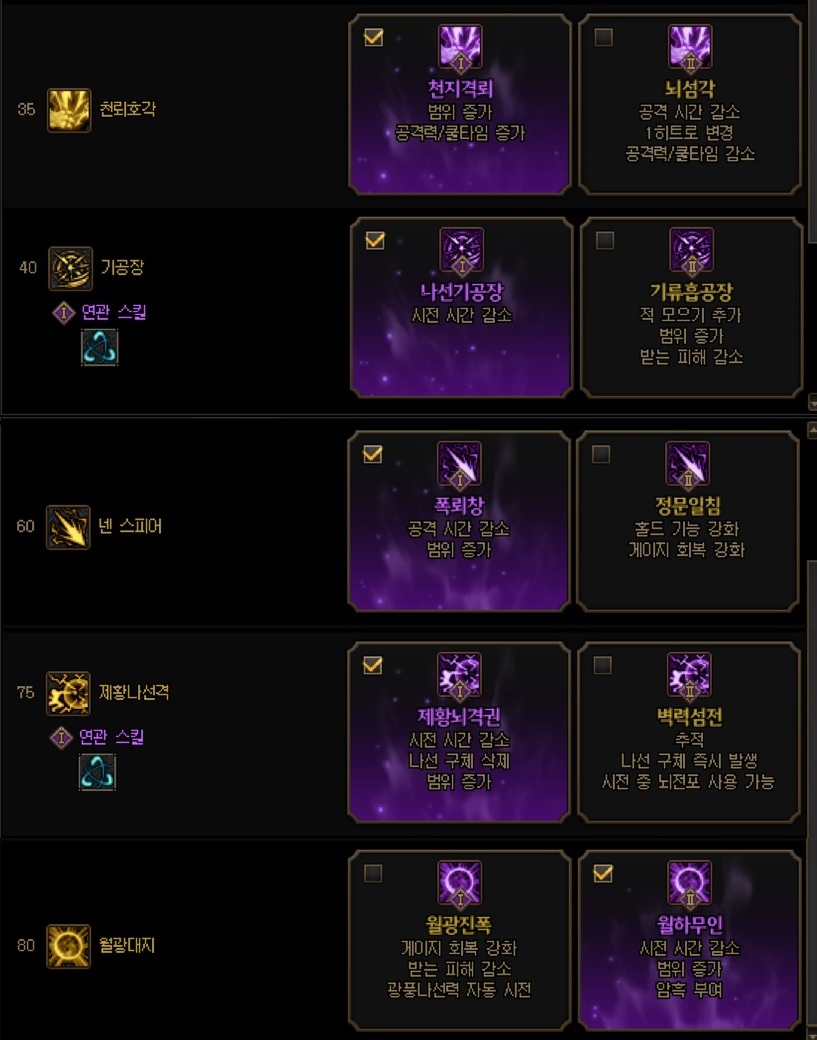Select the 천뢰호각 skill icon

click(69, 109)
